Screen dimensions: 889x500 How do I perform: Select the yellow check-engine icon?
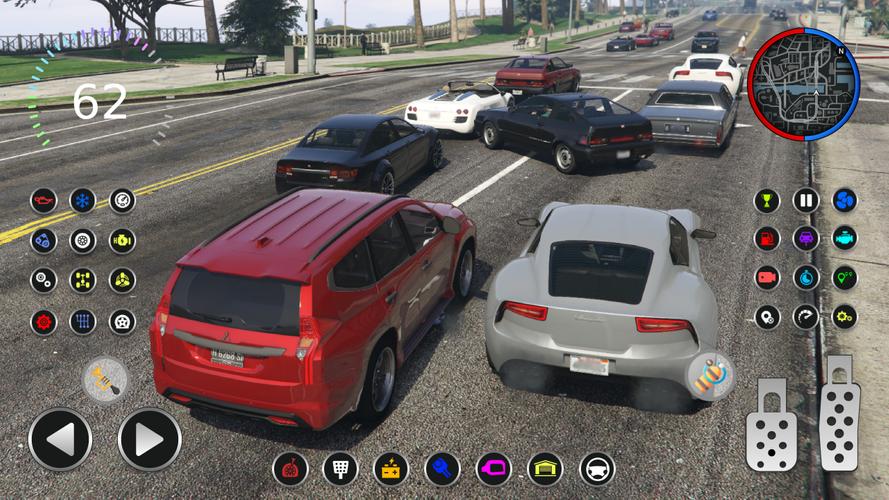click(122, 241)
